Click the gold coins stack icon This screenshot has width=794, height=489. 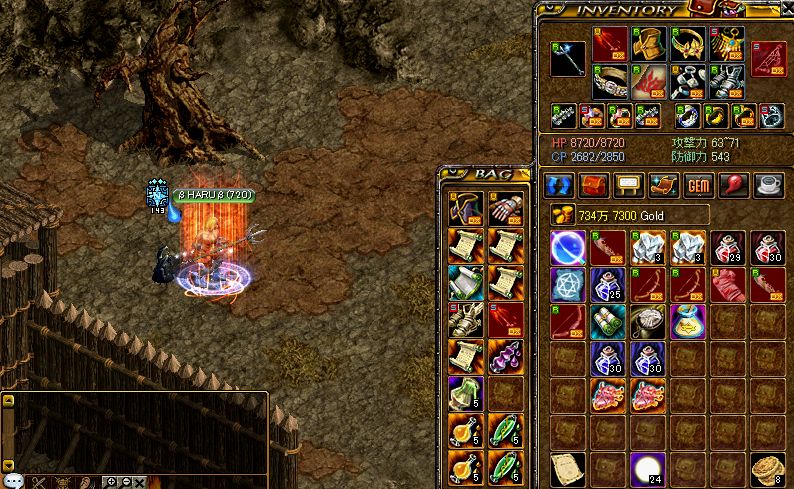[559, 215]
